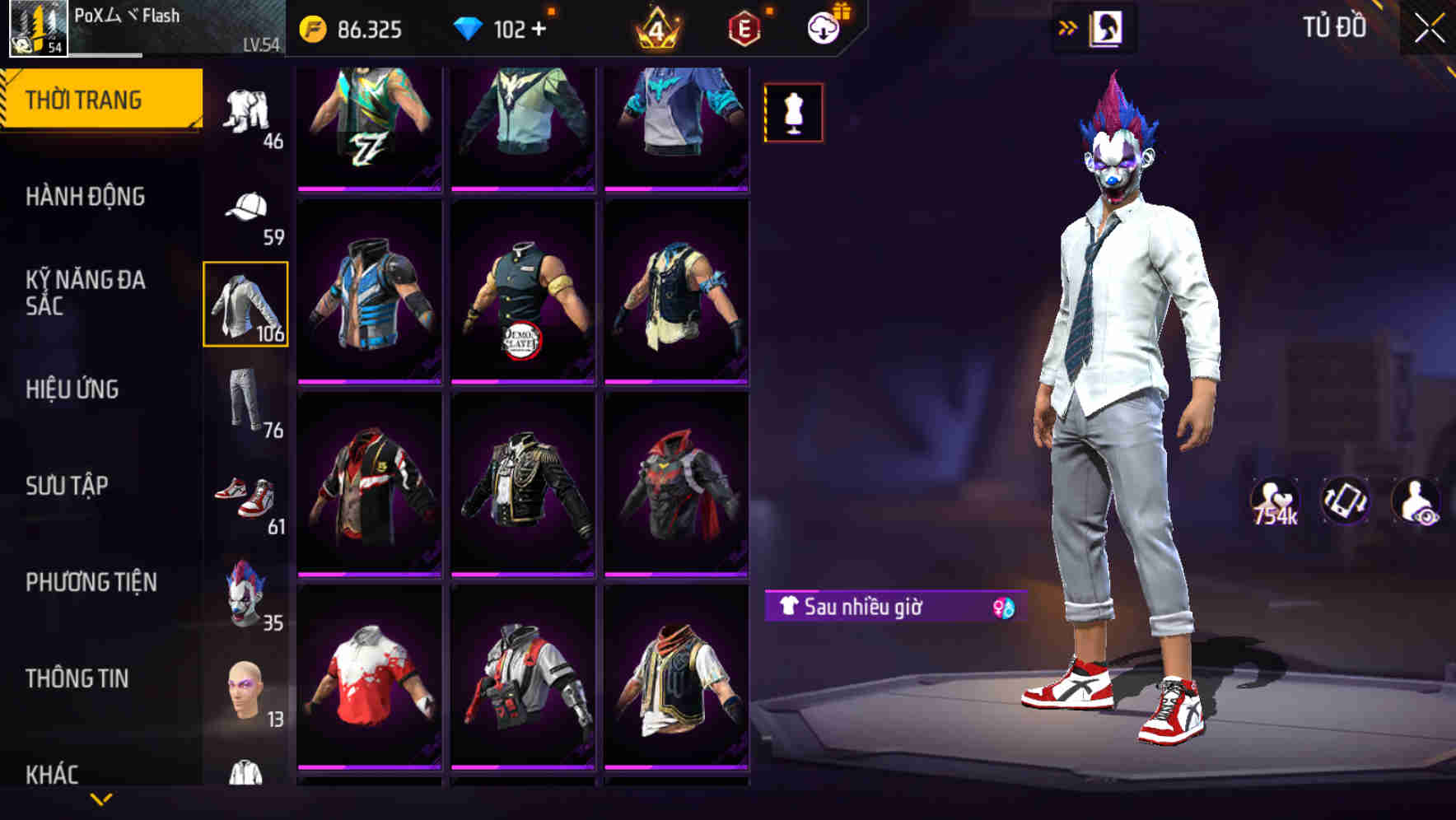Screen dimensions: 1456x820
Task: Open the clown mask category with 35 items
Action: pos(247,594)
